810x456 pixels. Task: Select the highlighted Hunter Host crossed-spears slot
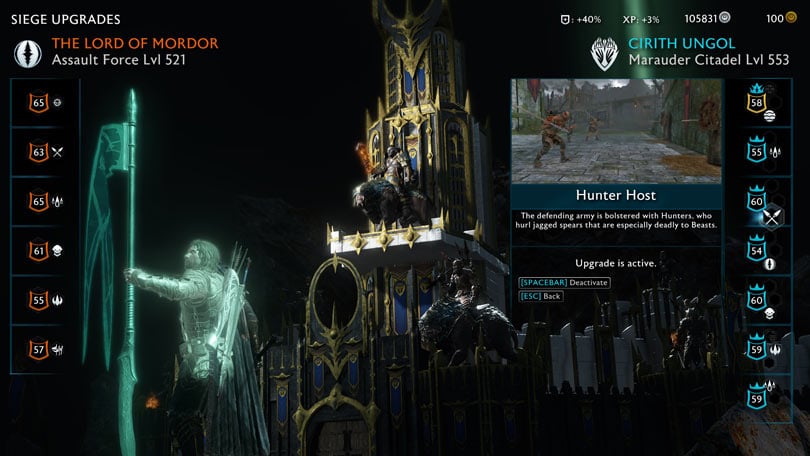tap(765, 210)
